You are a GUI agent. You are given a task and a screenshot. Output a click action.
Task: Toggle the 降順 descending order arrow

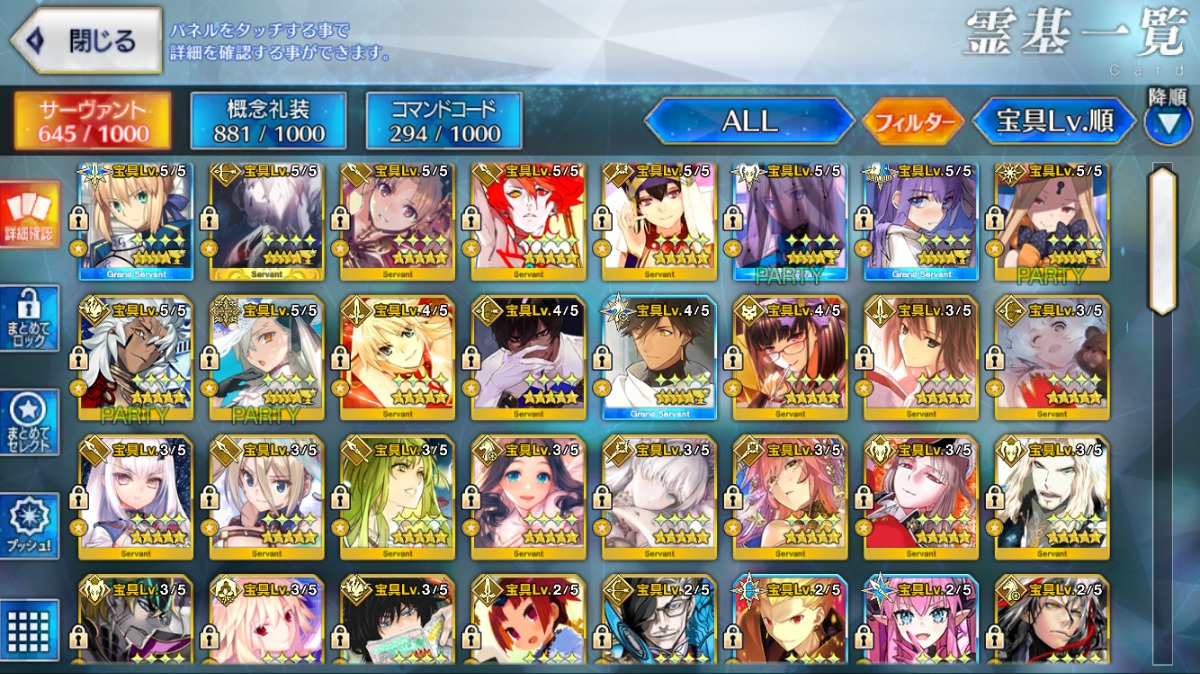tap(1167, 120)
